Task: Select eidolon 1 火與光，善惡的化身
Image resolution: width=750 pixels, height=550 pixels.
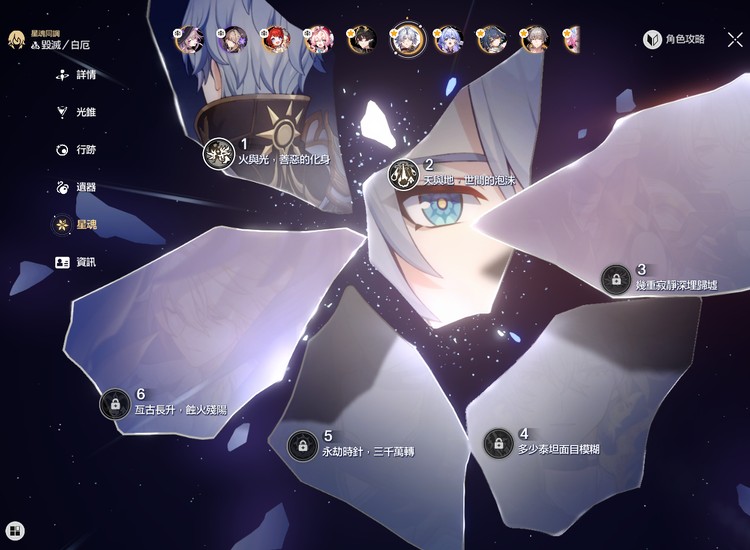Action: pyautogui.click(x=218, y=153)
